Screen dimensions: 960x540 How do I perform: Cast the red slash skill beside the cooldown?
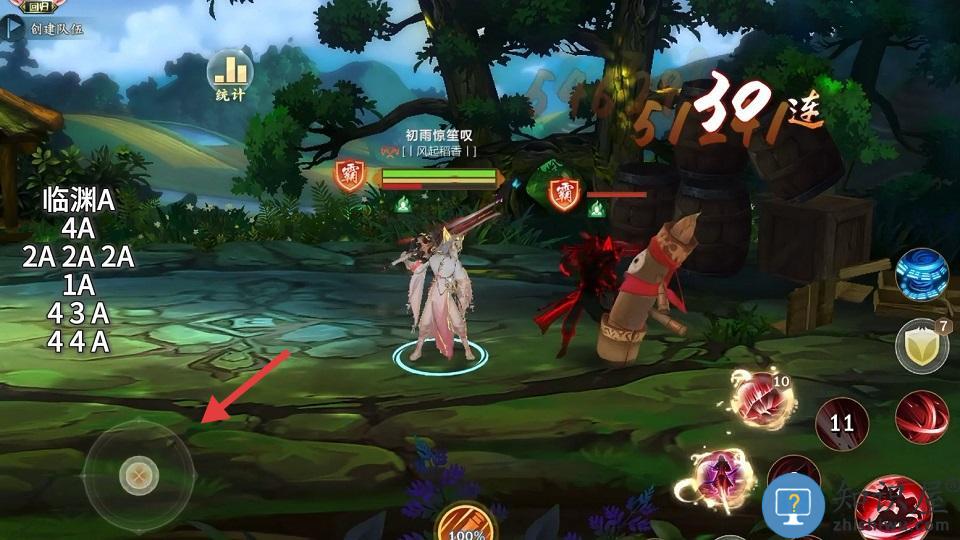click(921, 417)
